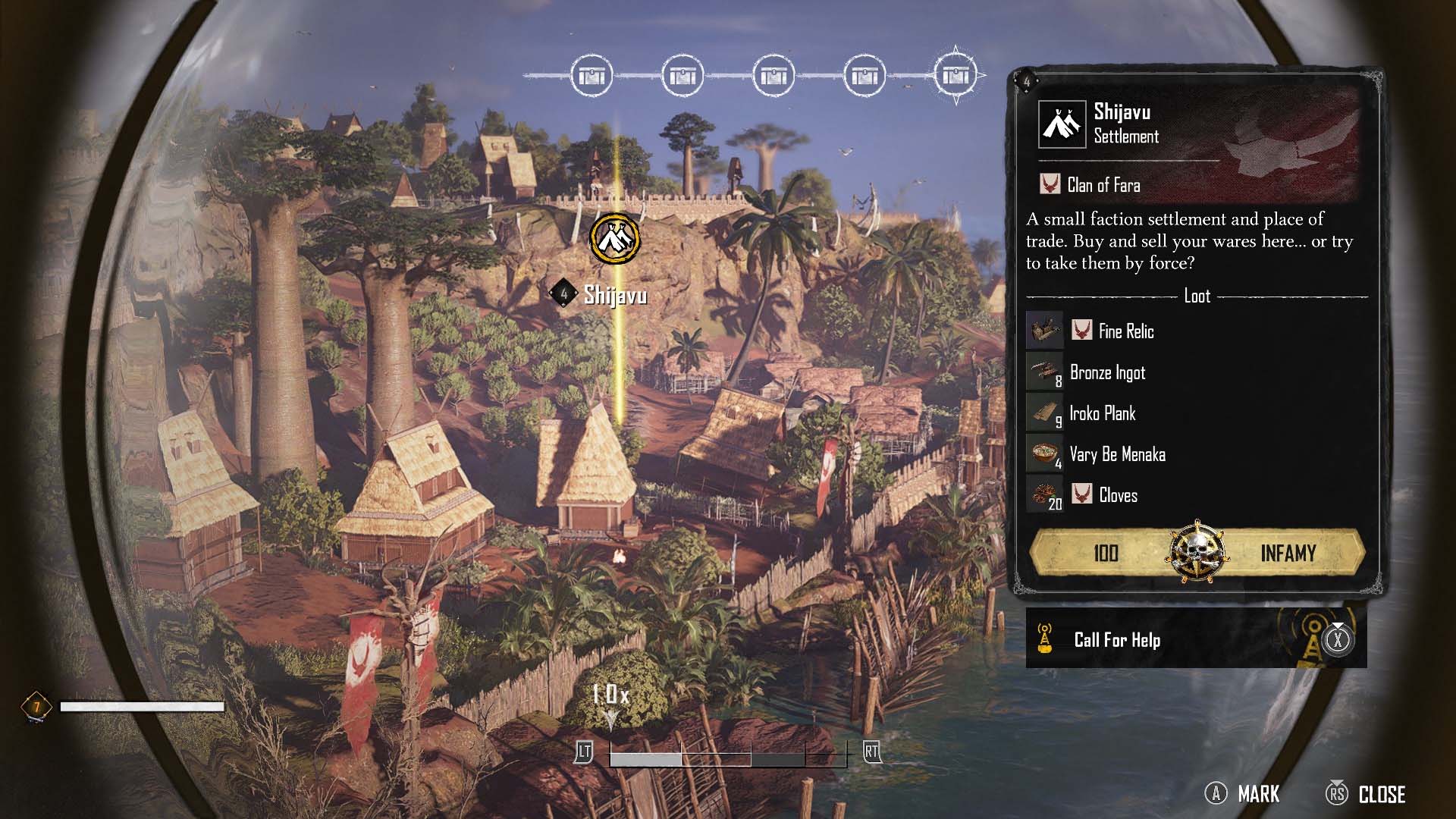The width and height of the screenshot is (1456, 819).
Task: Select the highlighted last treasure chest node
Action: [x=955, y=76]
